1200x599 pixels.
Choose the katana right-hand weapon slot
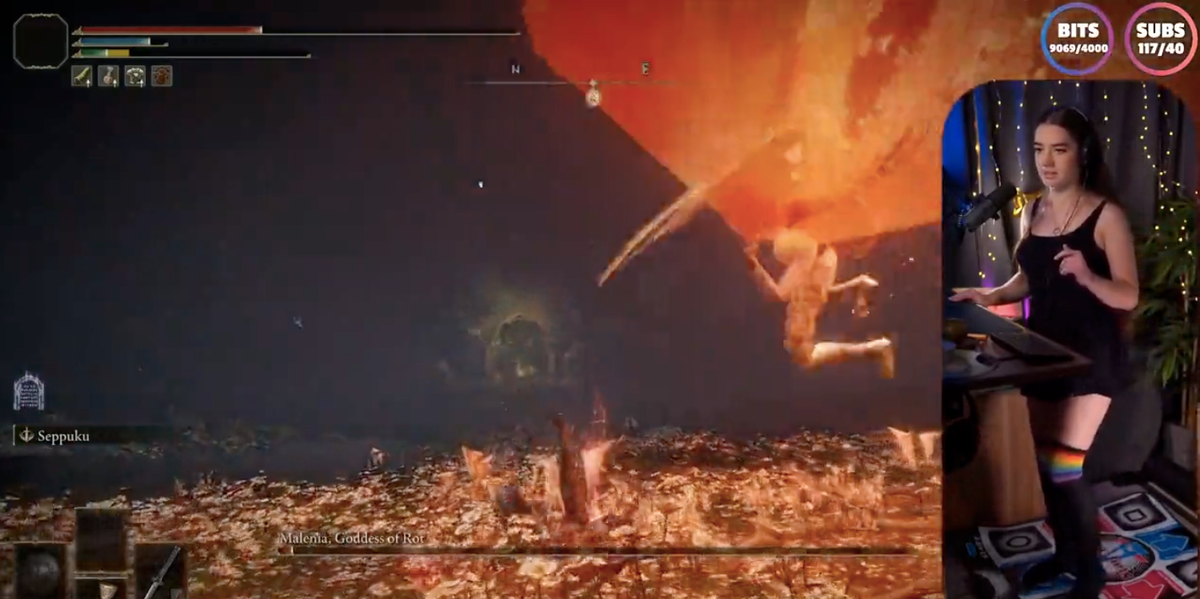(161, 570)
